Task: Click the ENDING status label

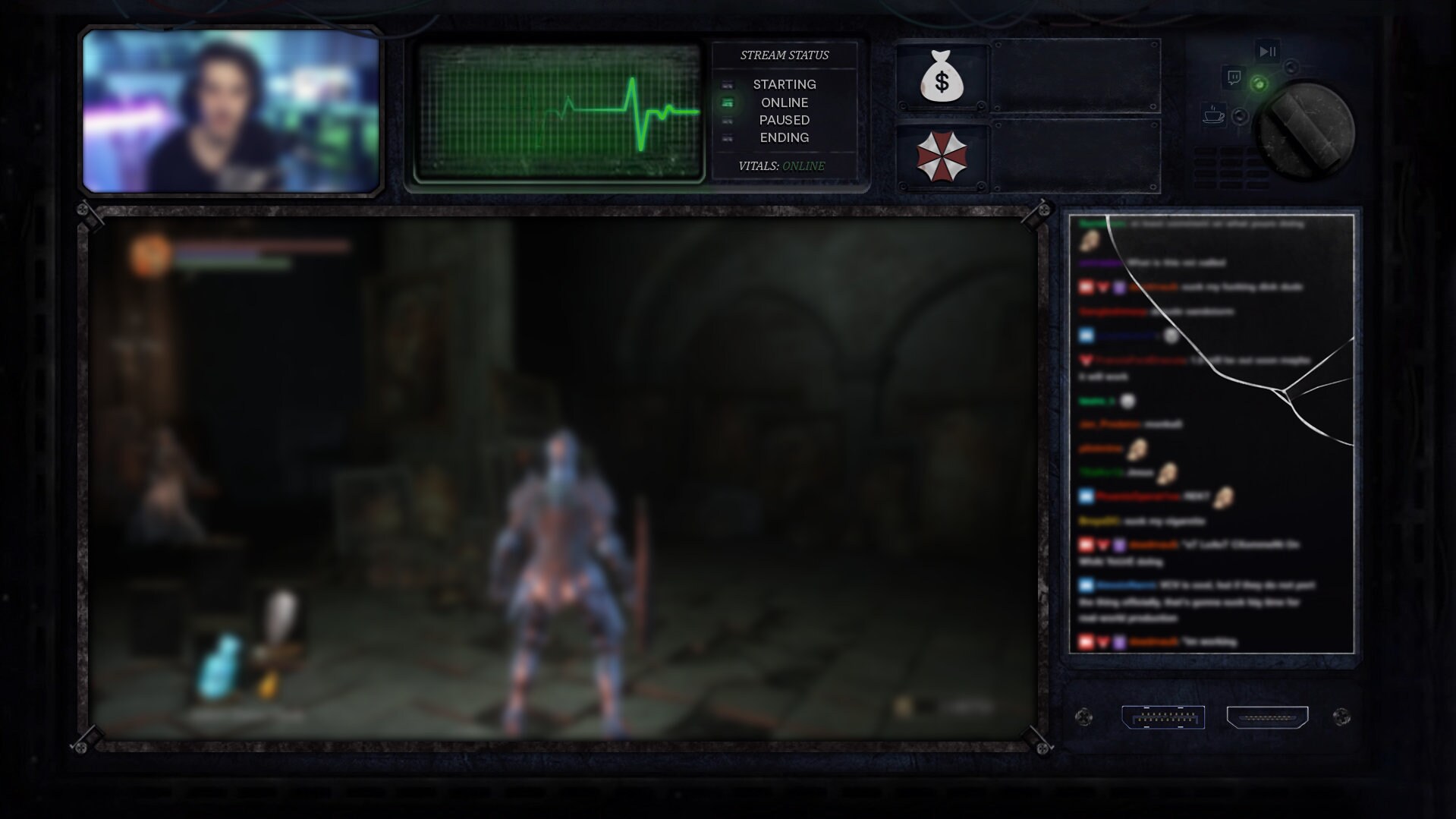Action: coord(785,137)
